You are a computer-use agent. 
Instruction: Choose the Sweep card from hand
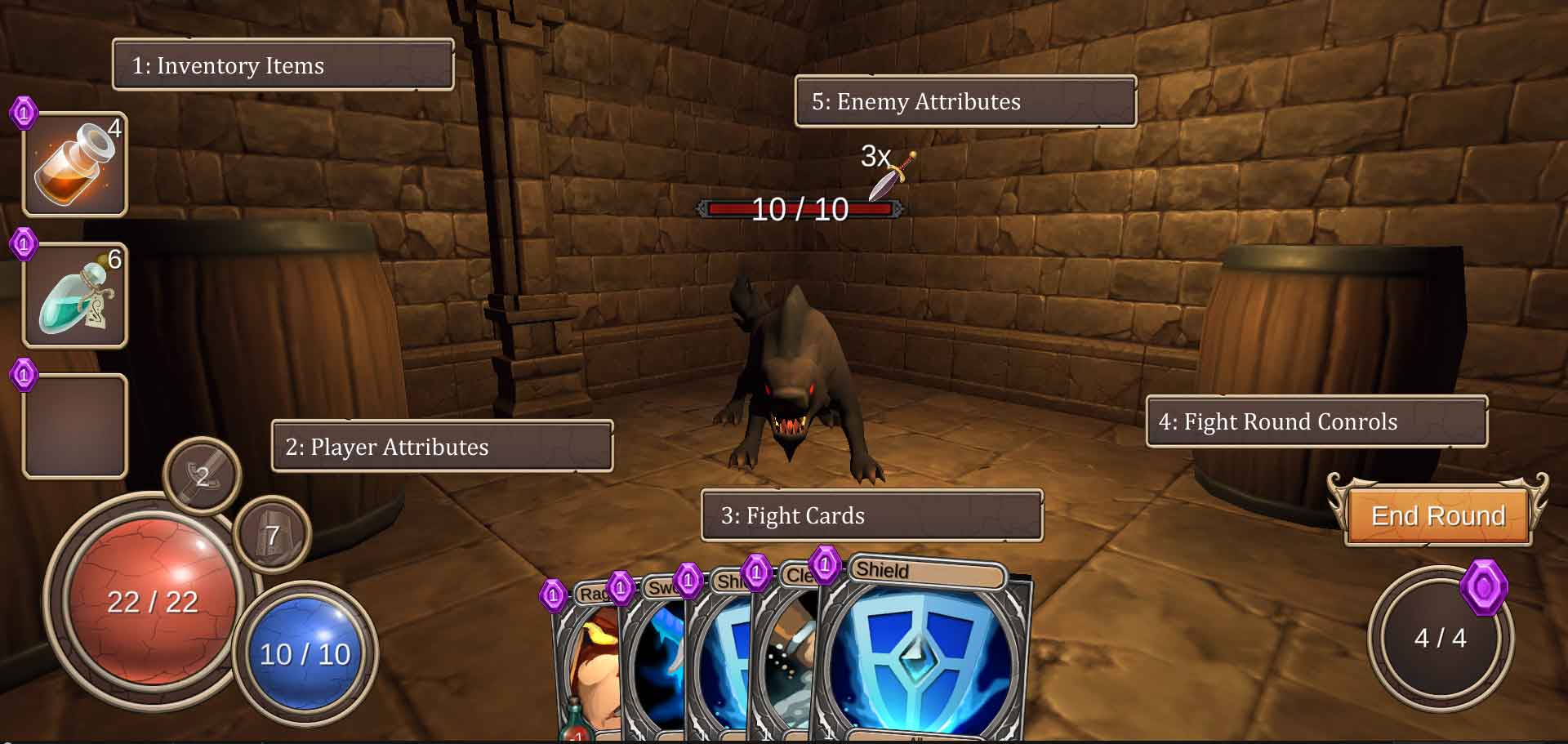tap(653, 653)
